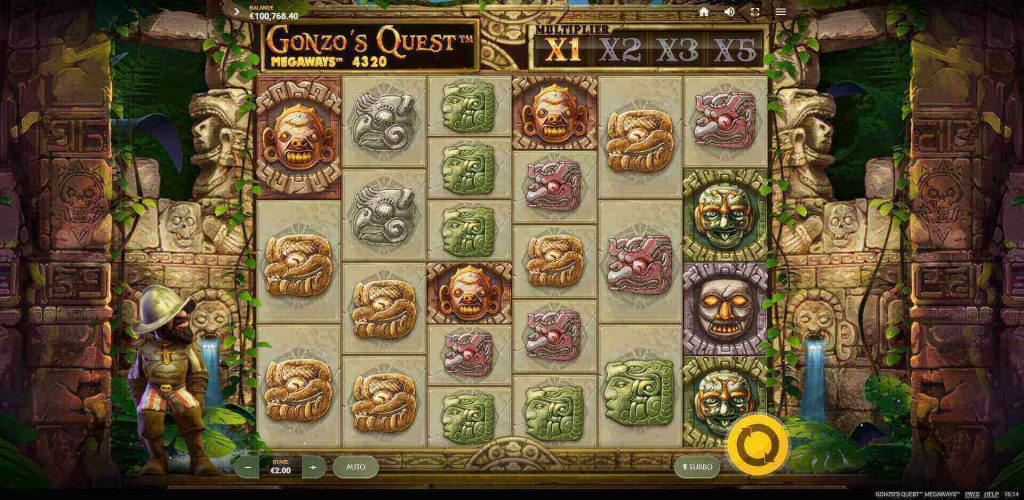1024x500 pixels.
Task: Go to the home lobby icon
Action: point(704,12)
